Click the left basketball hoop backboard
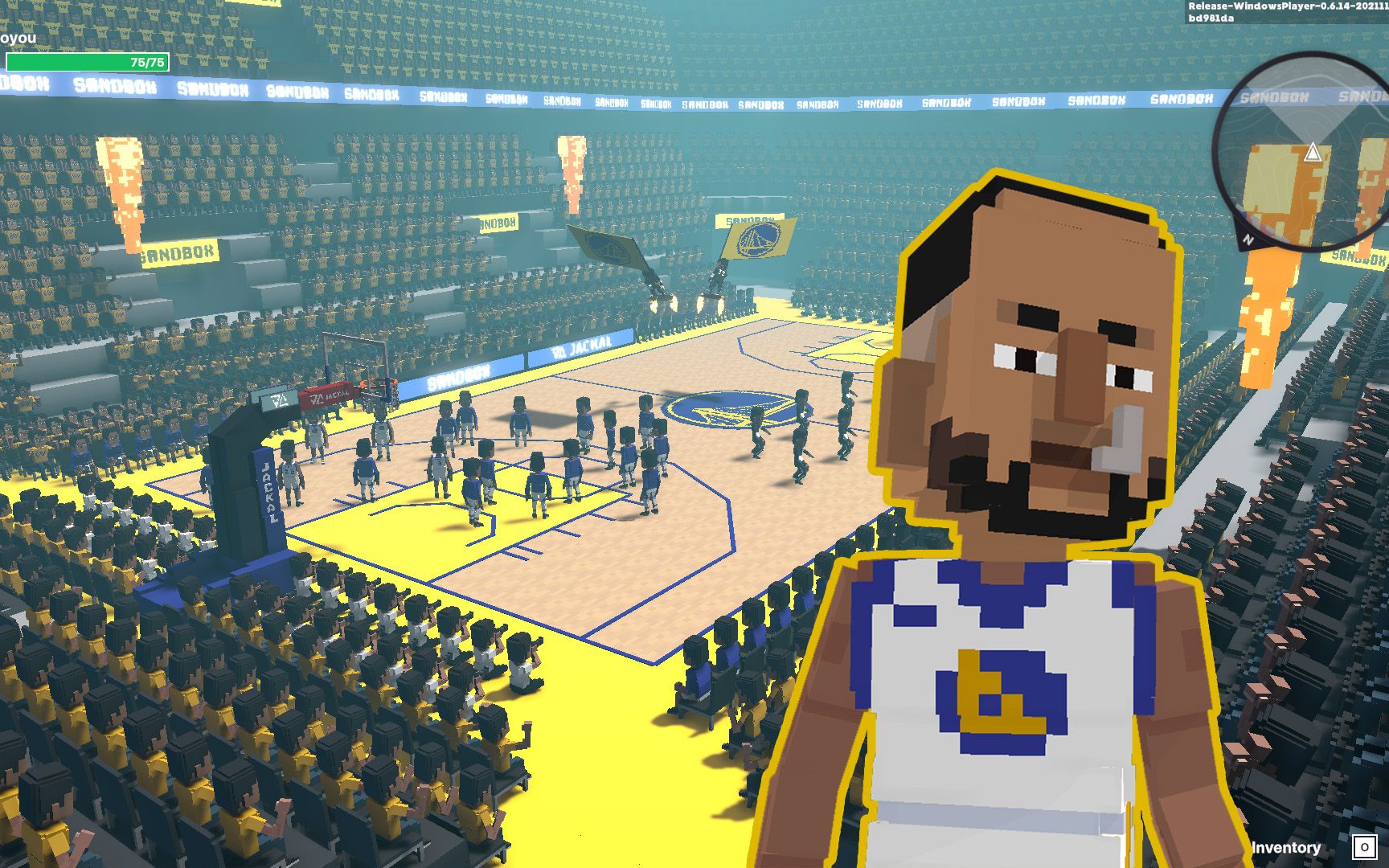Viewport: 1389px width, 868px height. pos(358,362)
